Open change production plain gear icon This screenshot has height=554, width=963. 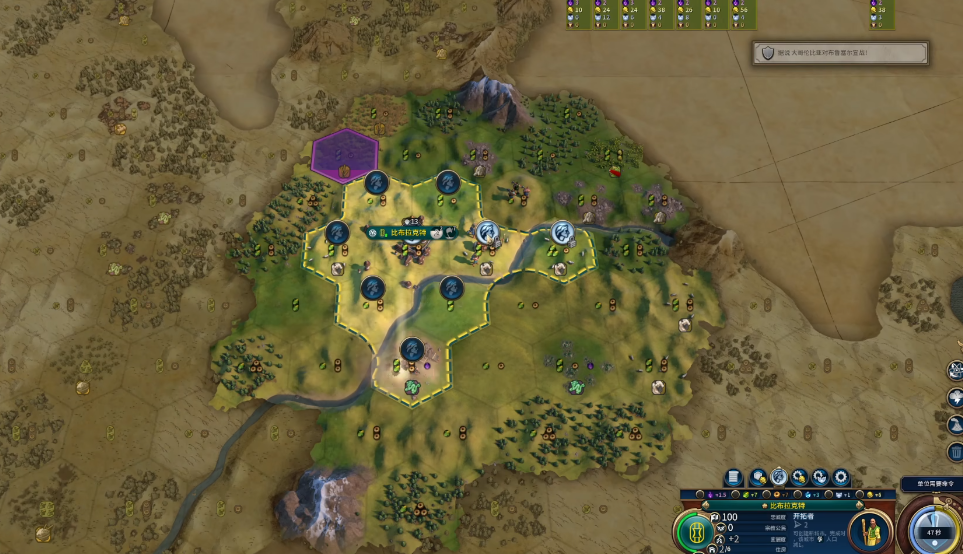click(841, 477)
